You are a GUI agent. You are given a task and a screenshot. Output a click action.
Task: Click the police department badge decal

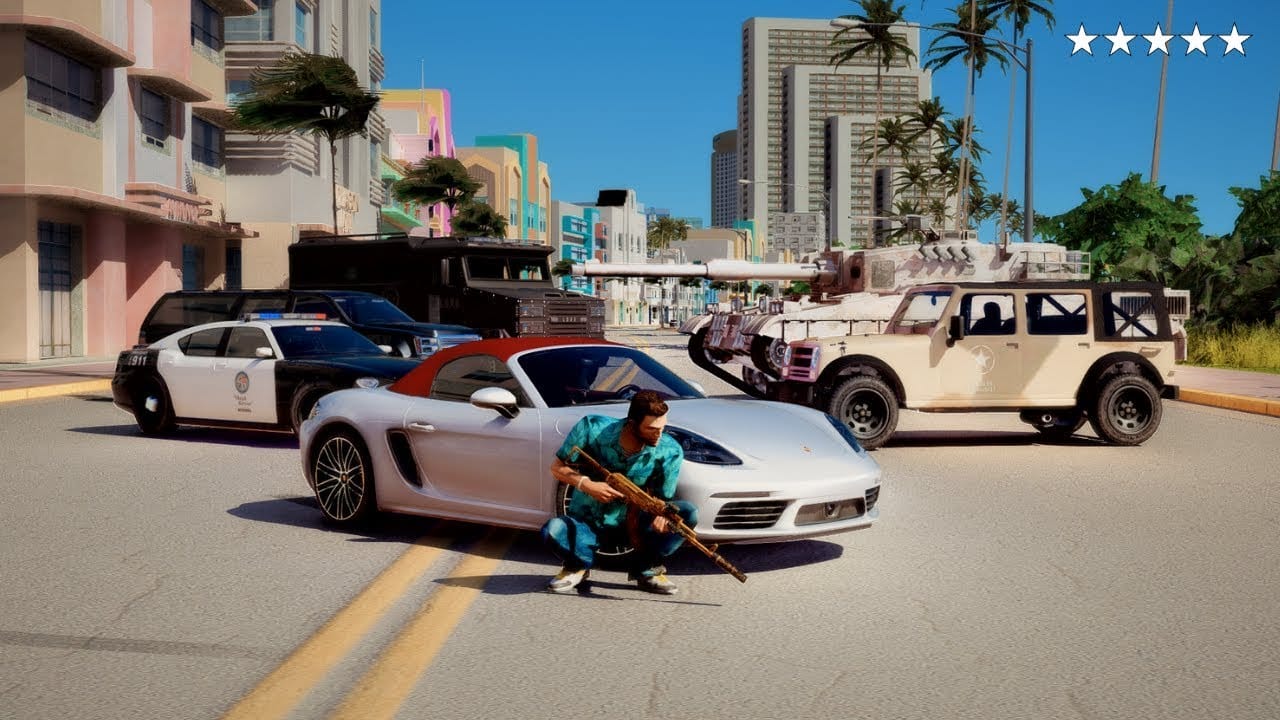242,382
